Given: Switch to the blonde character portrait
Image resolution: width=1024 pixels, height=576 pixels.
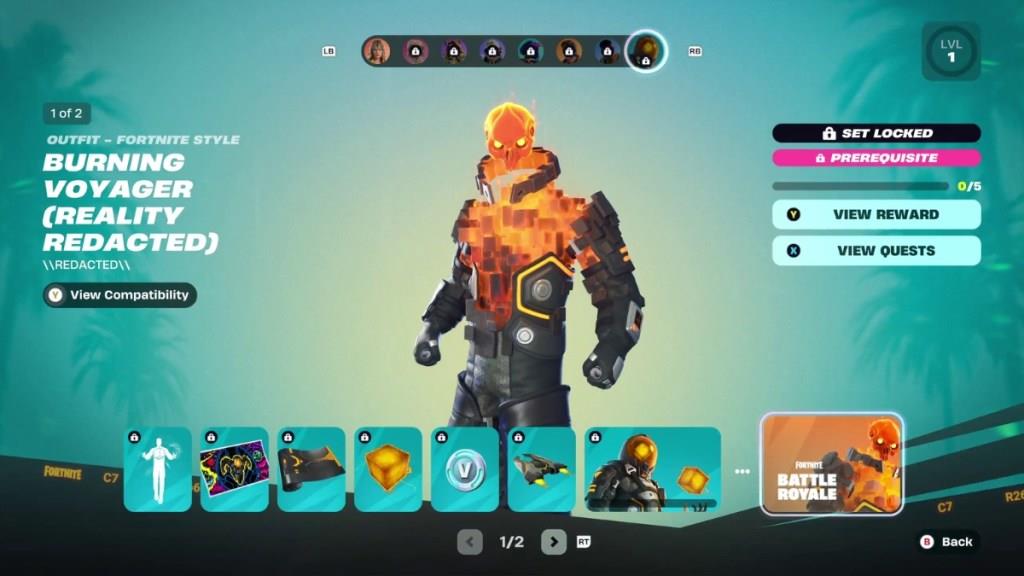Looking at the screenshot, I should point(377,51).
